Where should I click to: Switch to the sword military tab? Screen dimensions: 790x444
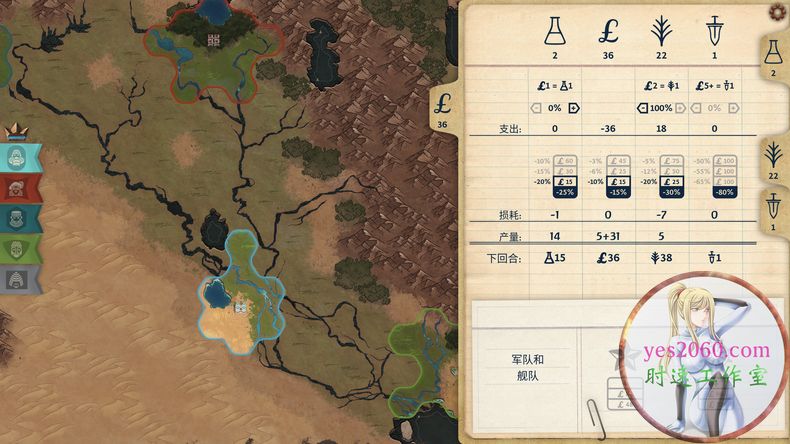click(x=773, y=212)
